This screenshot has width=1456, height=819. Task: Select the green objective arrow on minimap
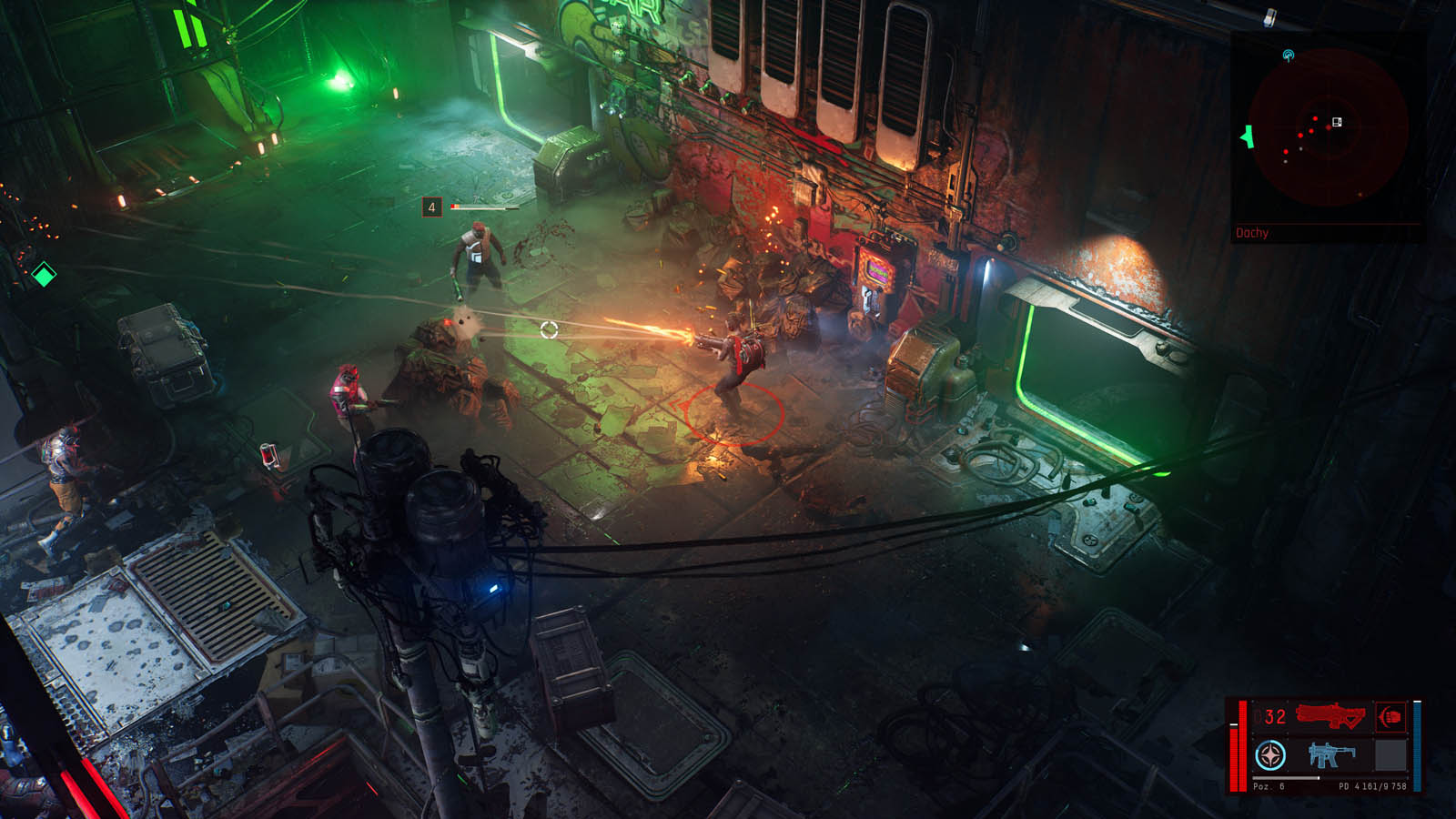[x=1247, y=136]
